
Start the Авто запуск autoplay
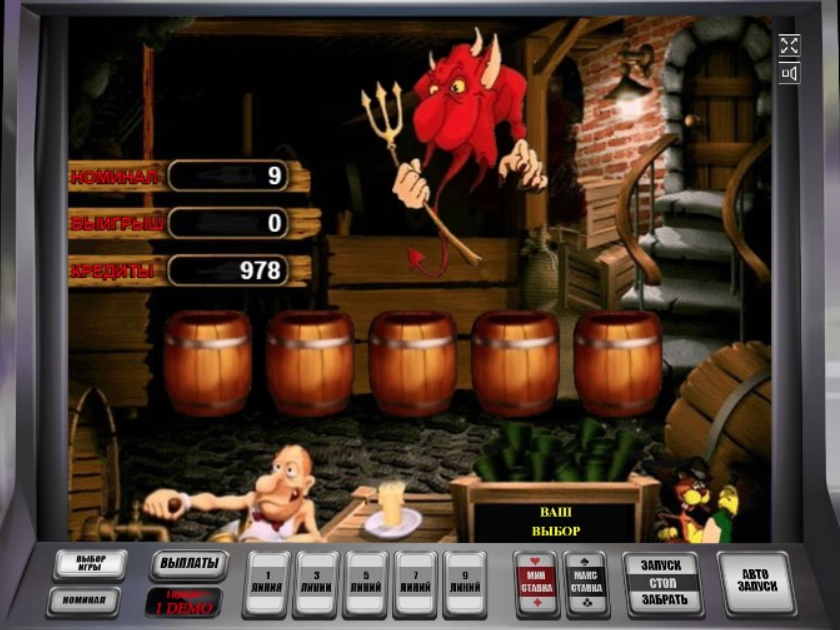(x=756, y=583)
